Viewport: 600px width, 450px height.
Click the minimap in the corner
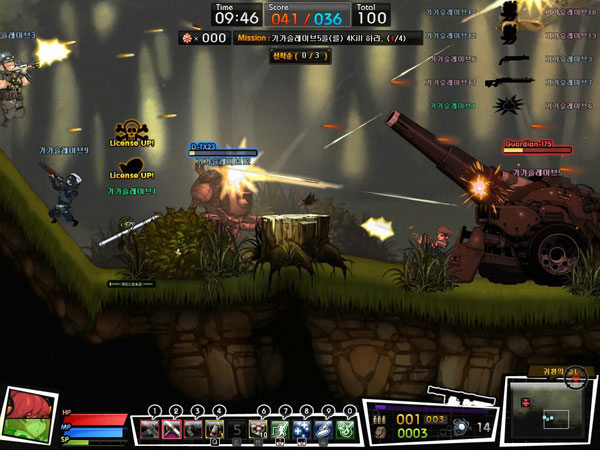(x=548, y=414)
